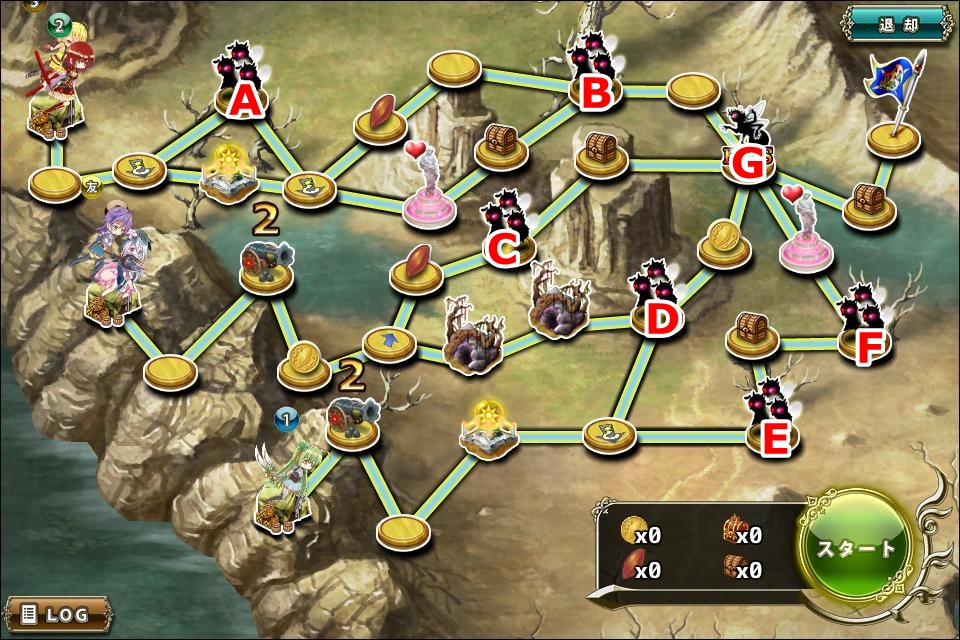Click the green スタート start button
The width and height of the screenshot is (960, 640).
coord(857,547)
